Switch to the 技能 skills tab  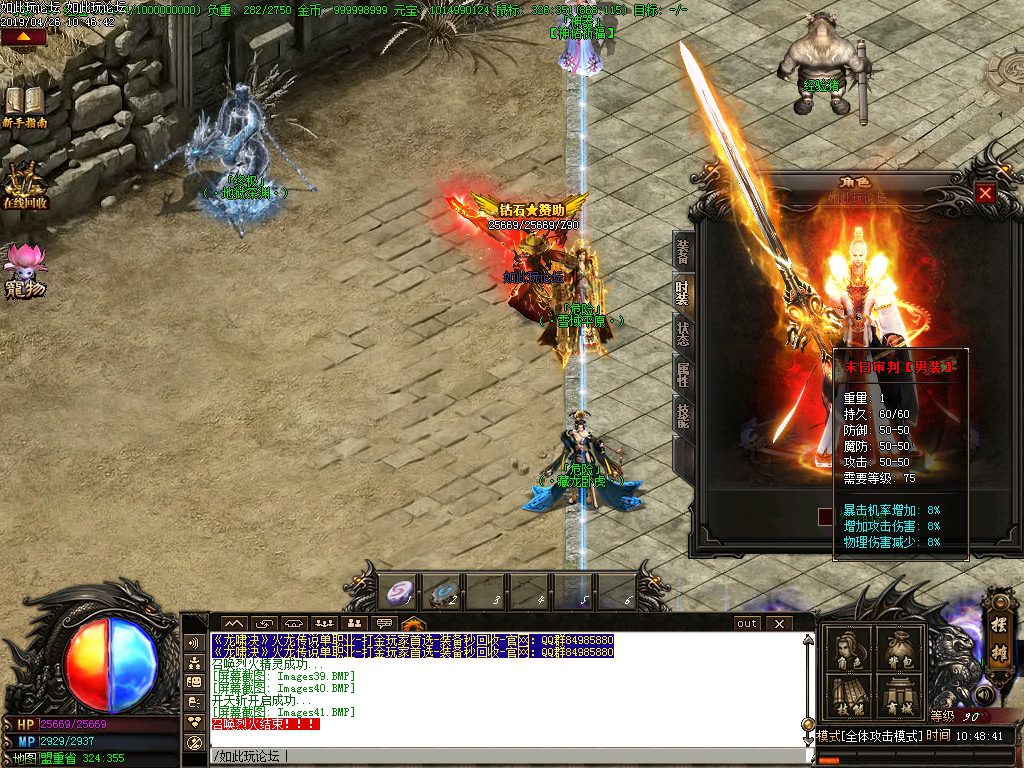point(683,412)
